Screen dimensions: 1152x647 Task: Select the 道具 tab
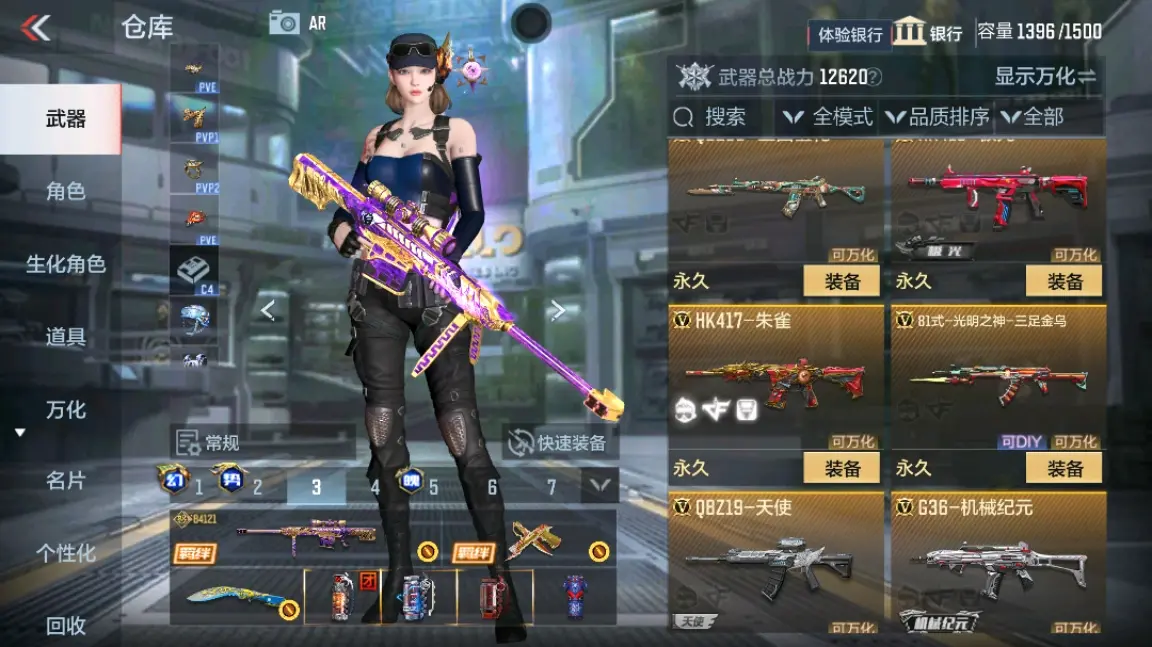coord(65,337)
